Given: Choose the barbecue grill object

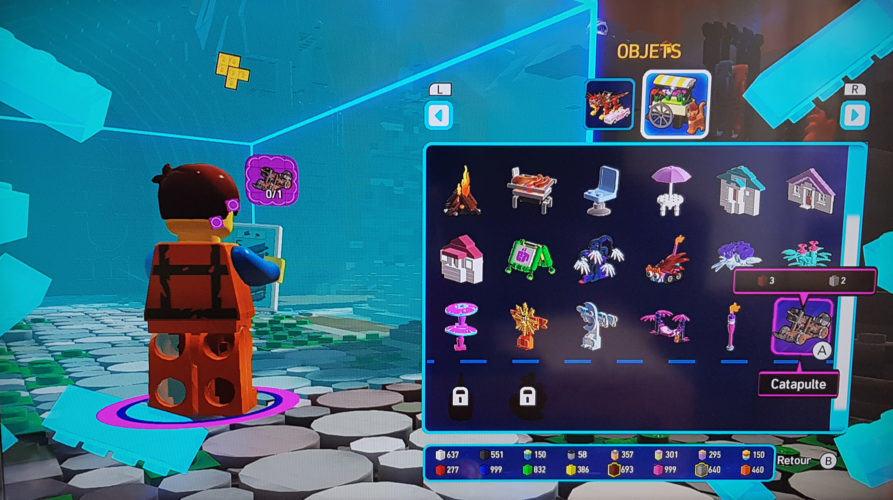Looking at the screenshot, I should tap(531, 189).
